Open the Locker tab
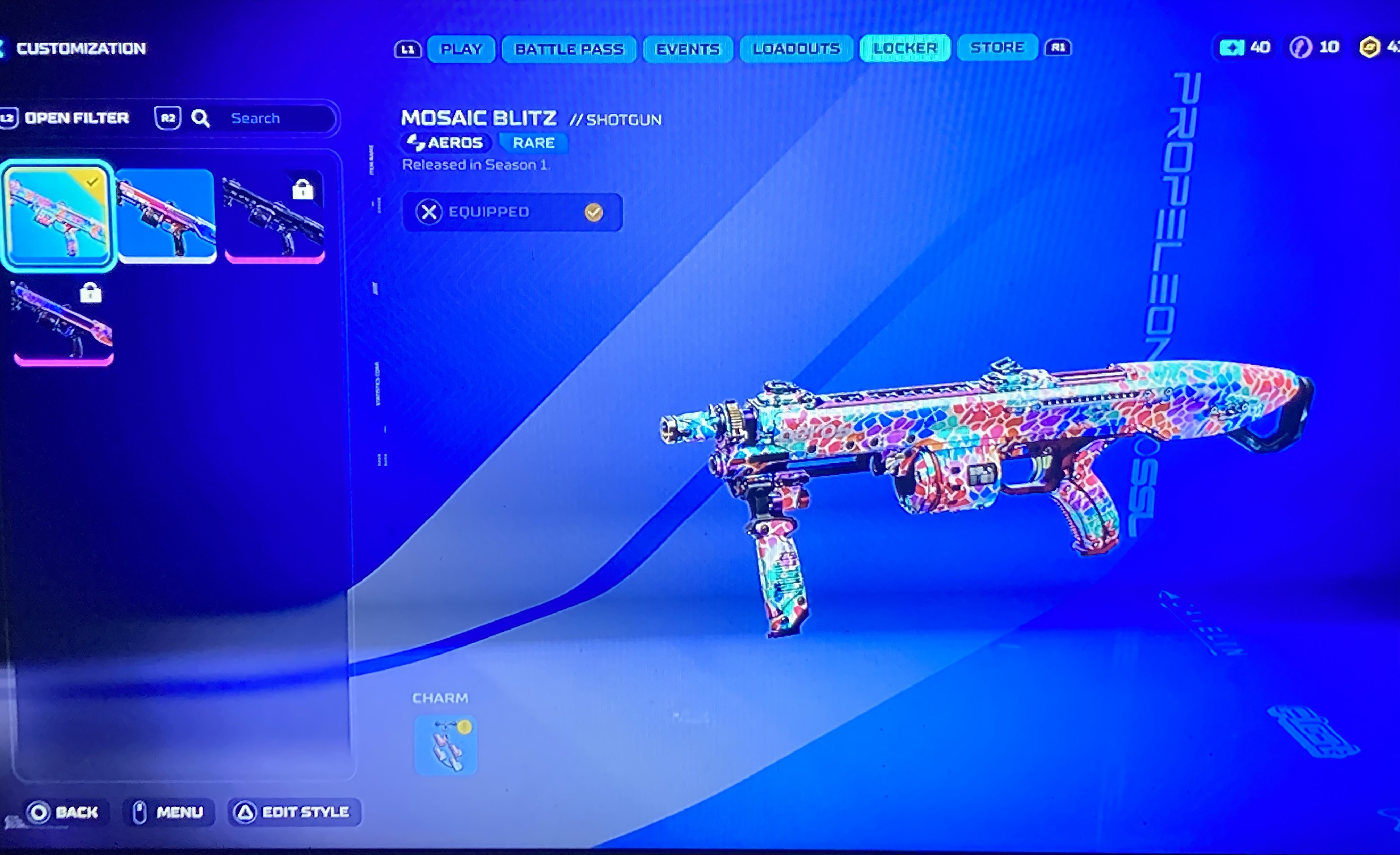 [x=905, y=48]
